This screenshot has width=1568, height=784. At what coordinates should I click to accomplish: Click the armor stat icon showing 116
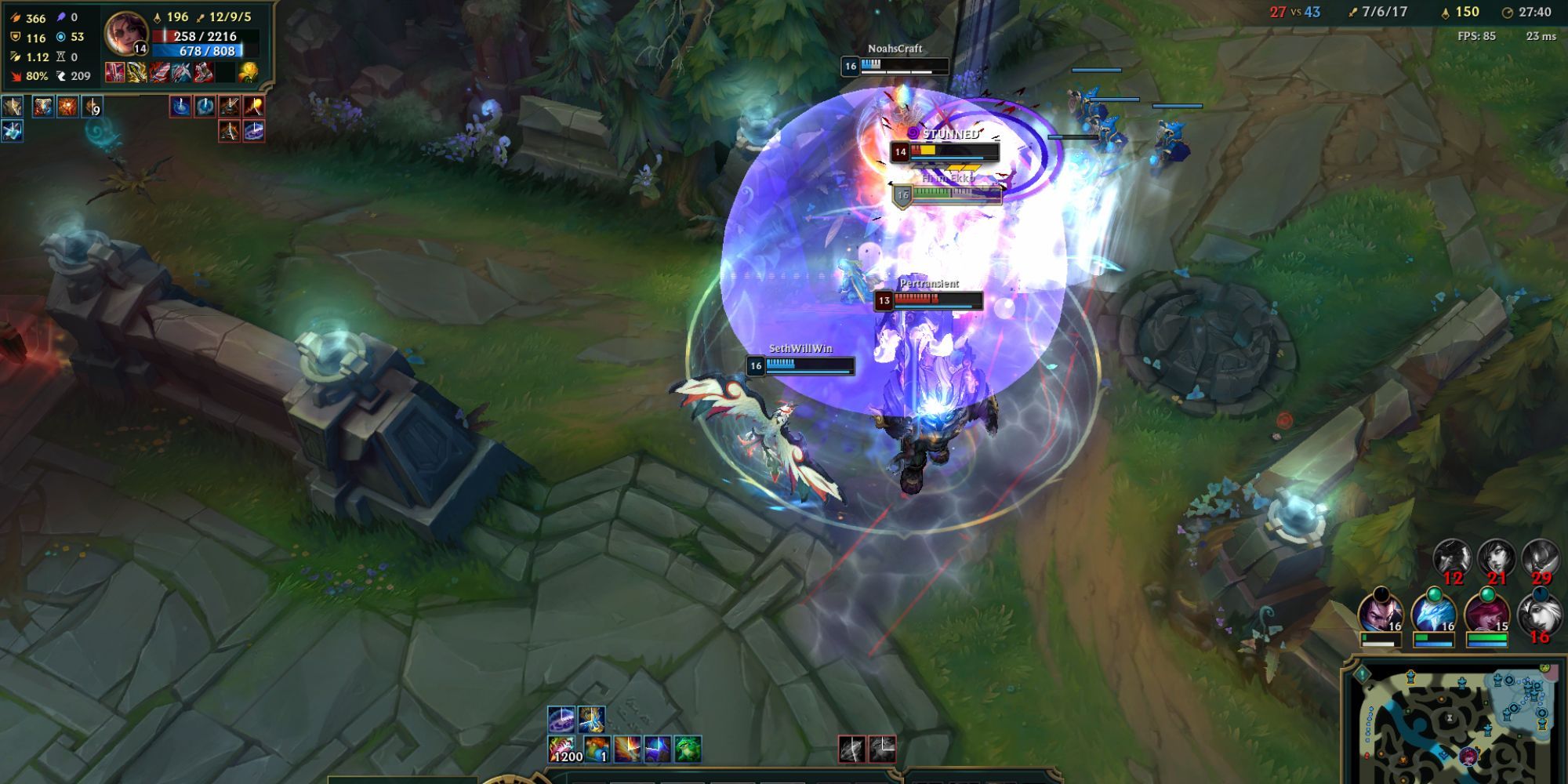point(15,36)
